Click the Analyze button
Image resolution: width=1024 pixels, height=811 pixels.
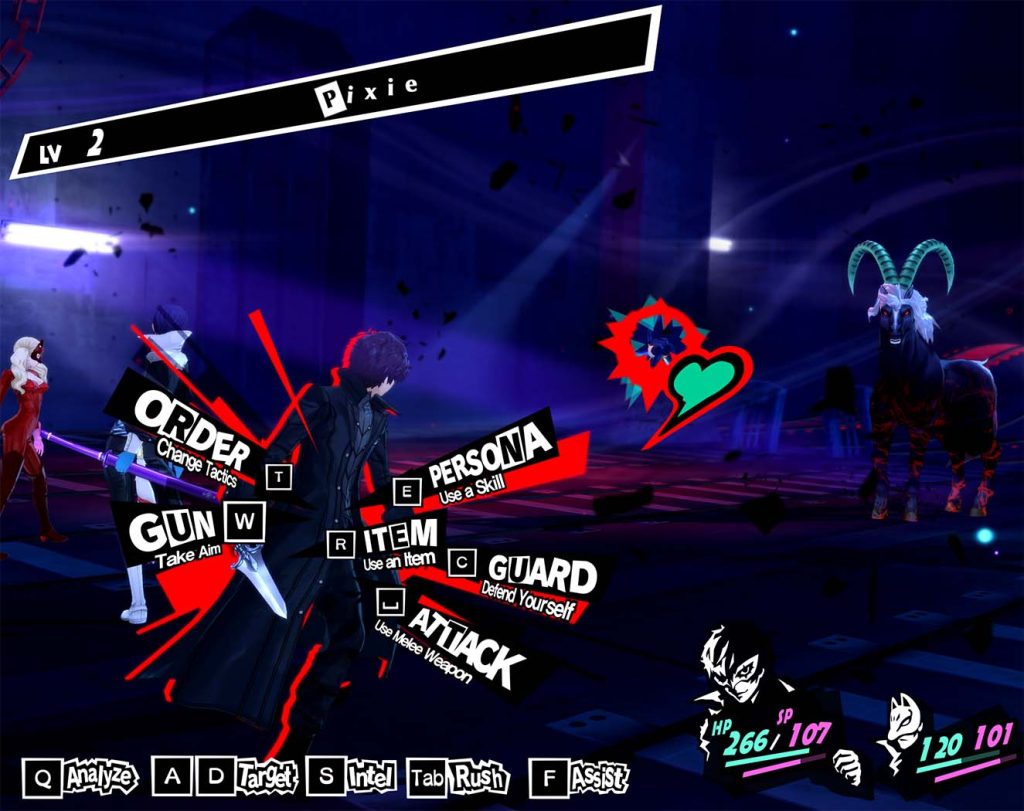(x=98, y=775)
